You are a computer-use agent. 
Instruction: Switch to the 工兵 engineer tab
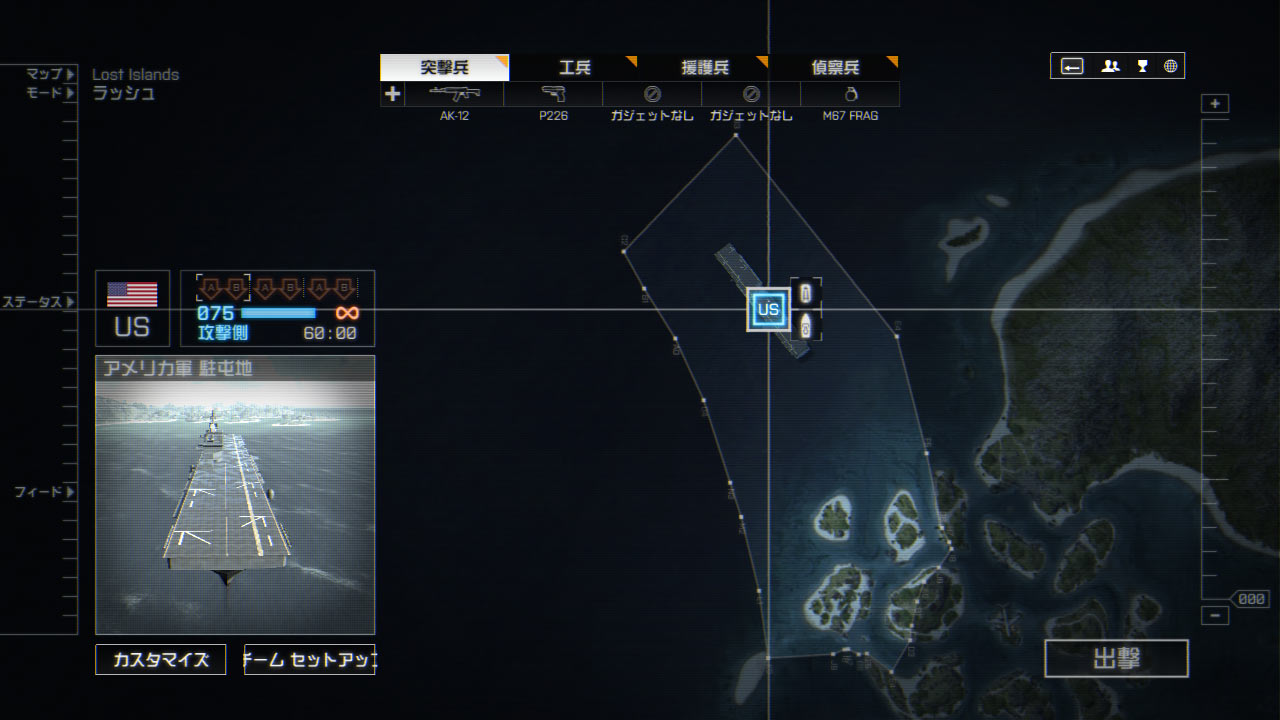point(575,68)
